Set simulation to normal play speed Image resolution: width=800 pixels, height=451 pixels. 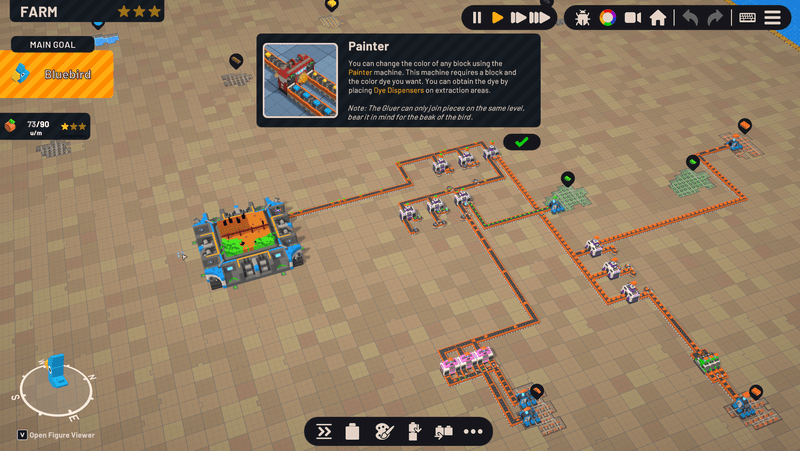coord(497,18)
